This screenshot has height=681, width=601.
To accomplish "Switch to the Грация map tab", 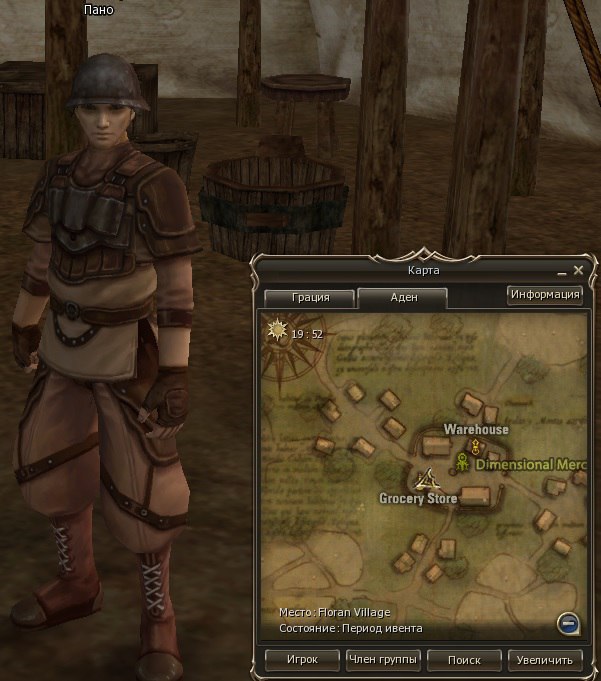I will [x=310, y=297].
